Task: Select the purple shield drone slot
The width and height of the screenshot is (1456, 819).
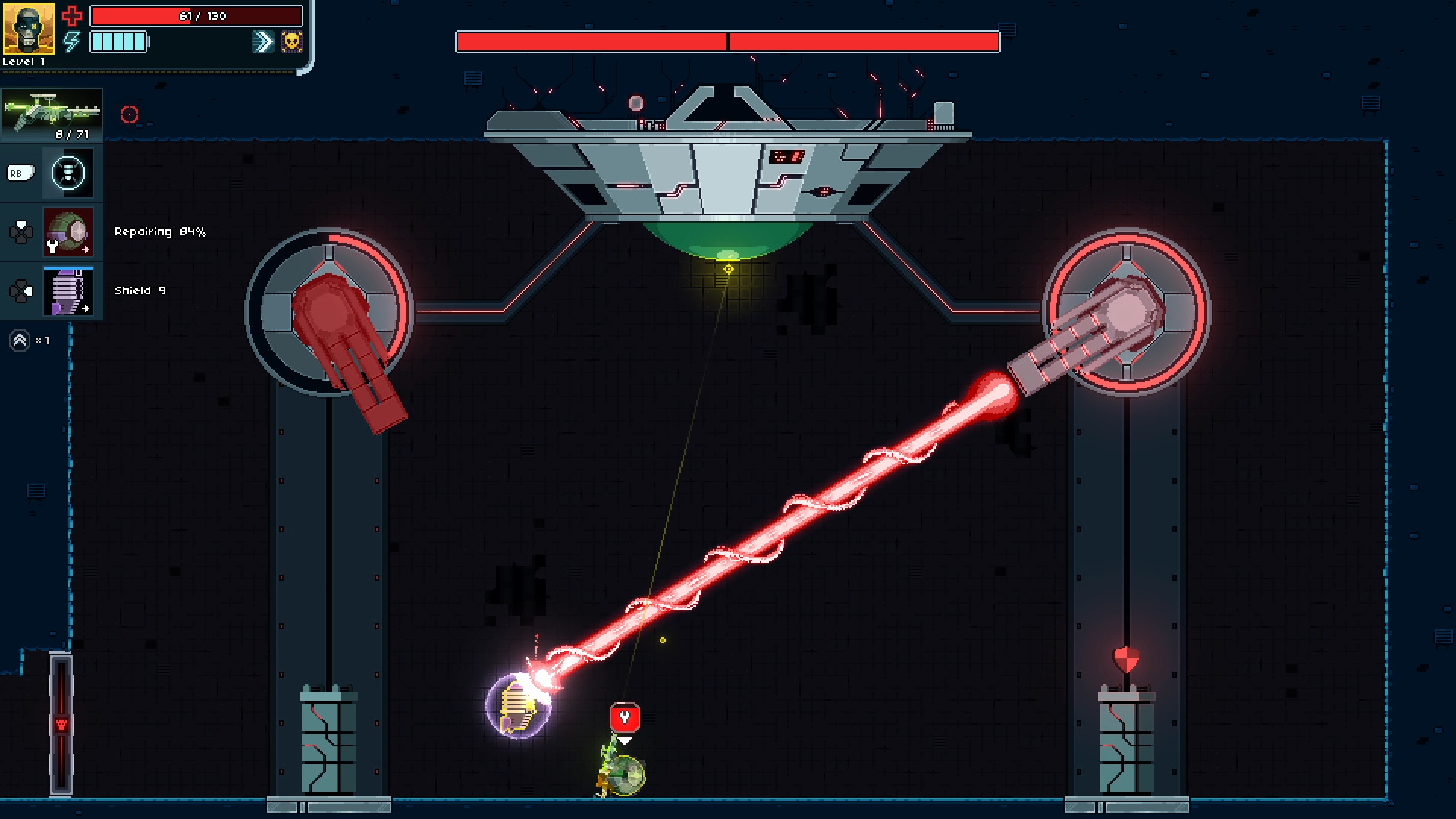Action: click(x=68, y=291)
